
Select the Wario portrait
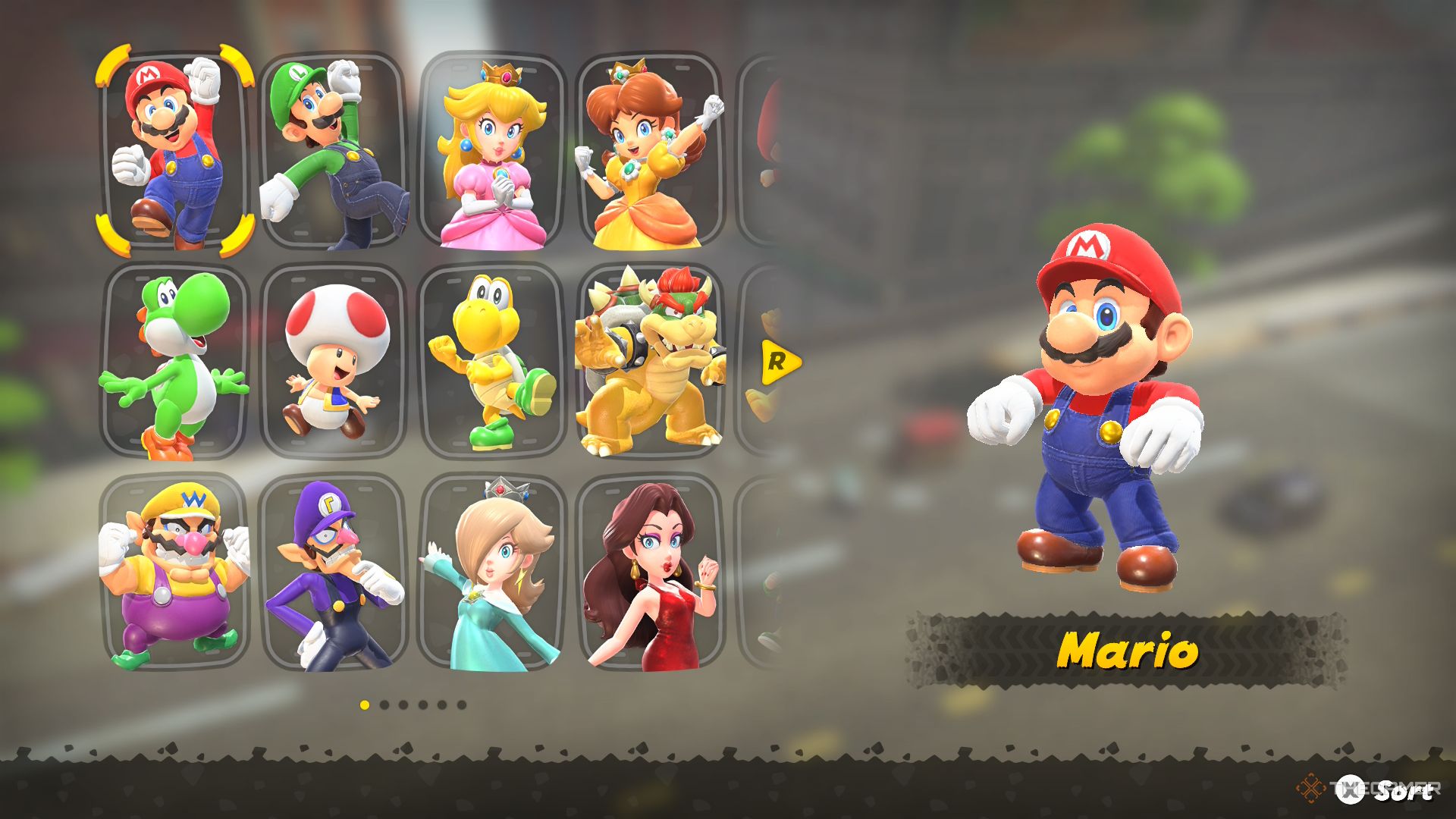point(174,573)
